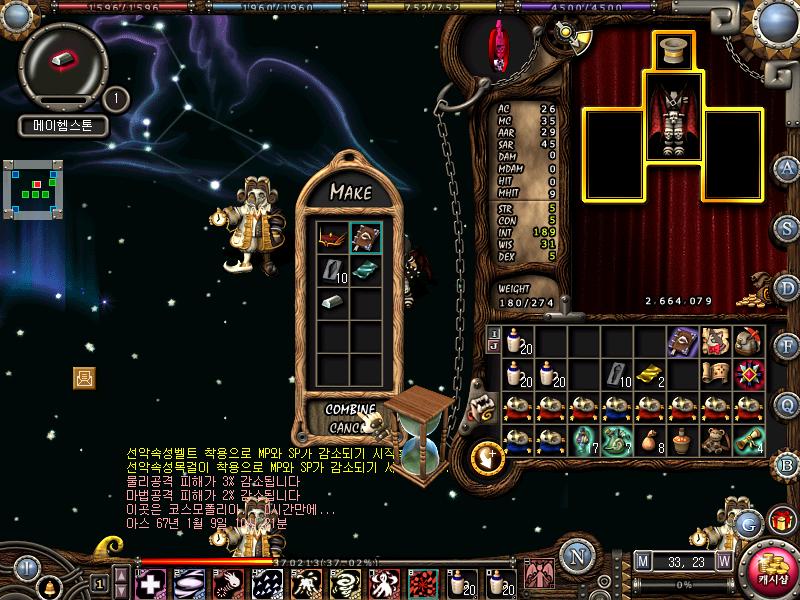Image resolution: width=800 pixels, height=600 pixels.
Task: Click the red gift box icon
Action: click(x=779, y=520)
